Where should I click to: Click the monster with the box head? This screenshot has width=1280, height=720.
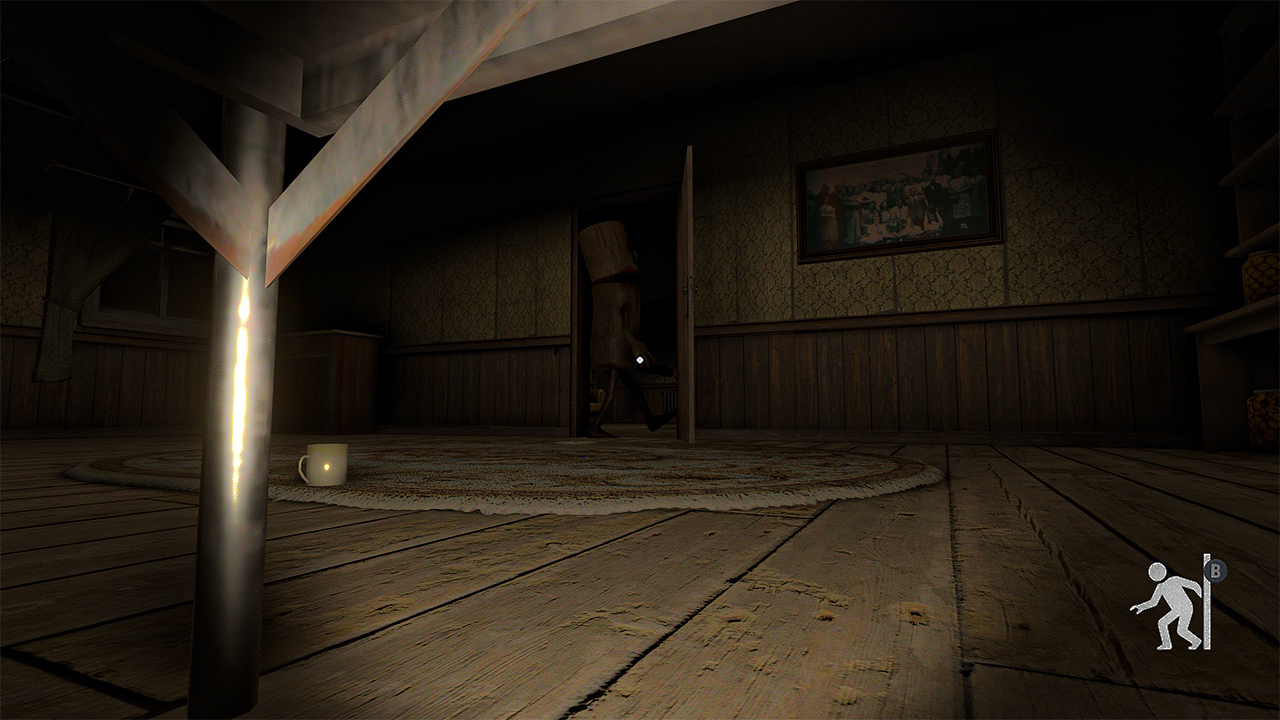point(610,300)
